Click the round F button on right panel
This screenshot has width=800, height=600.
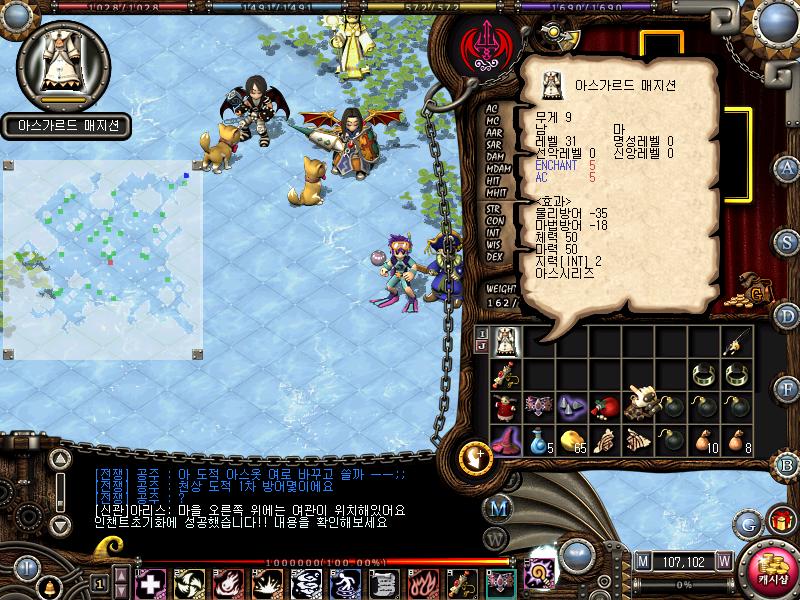tap(787, 389)
